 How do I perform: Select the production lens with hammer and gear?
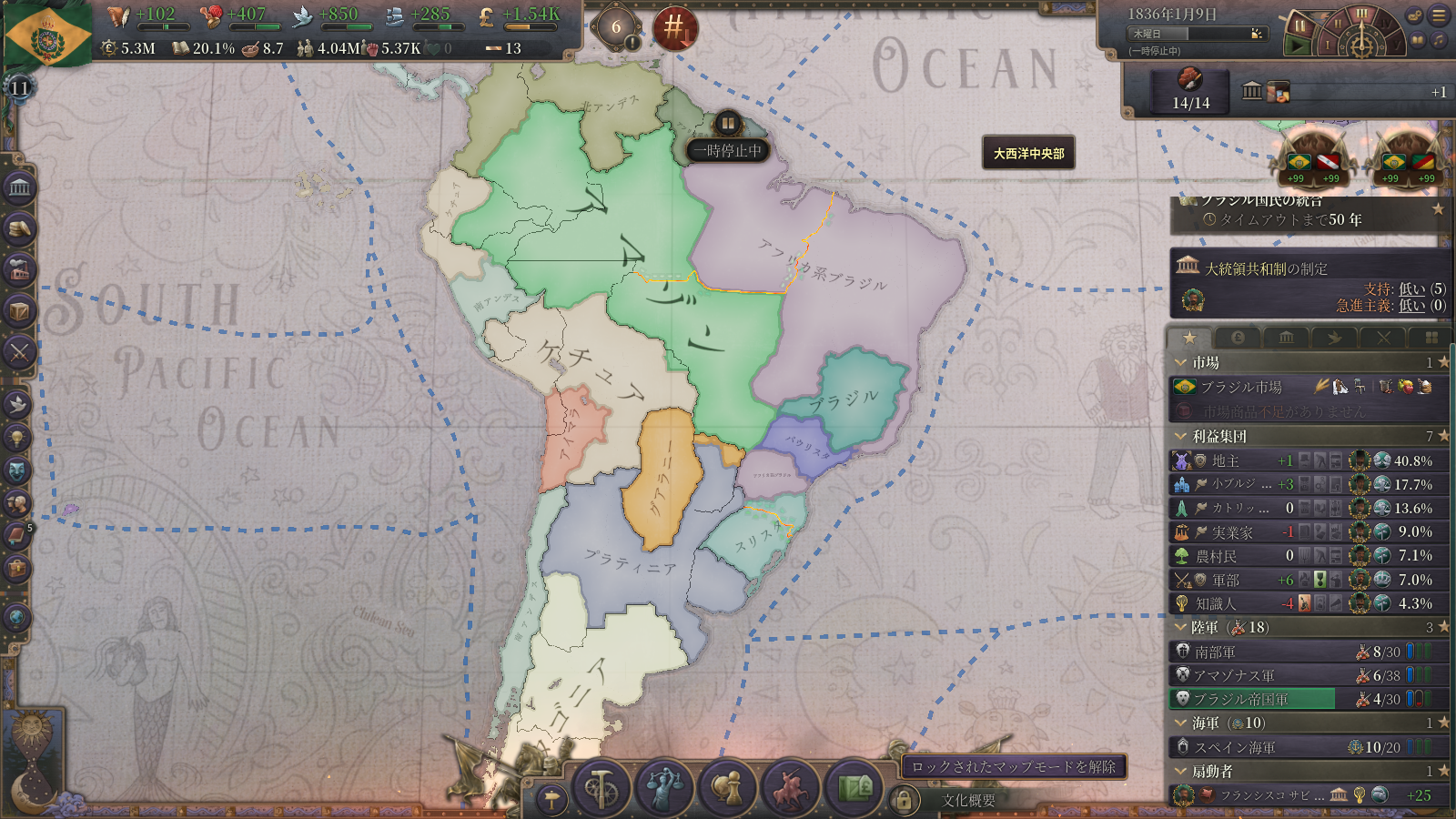601,788
